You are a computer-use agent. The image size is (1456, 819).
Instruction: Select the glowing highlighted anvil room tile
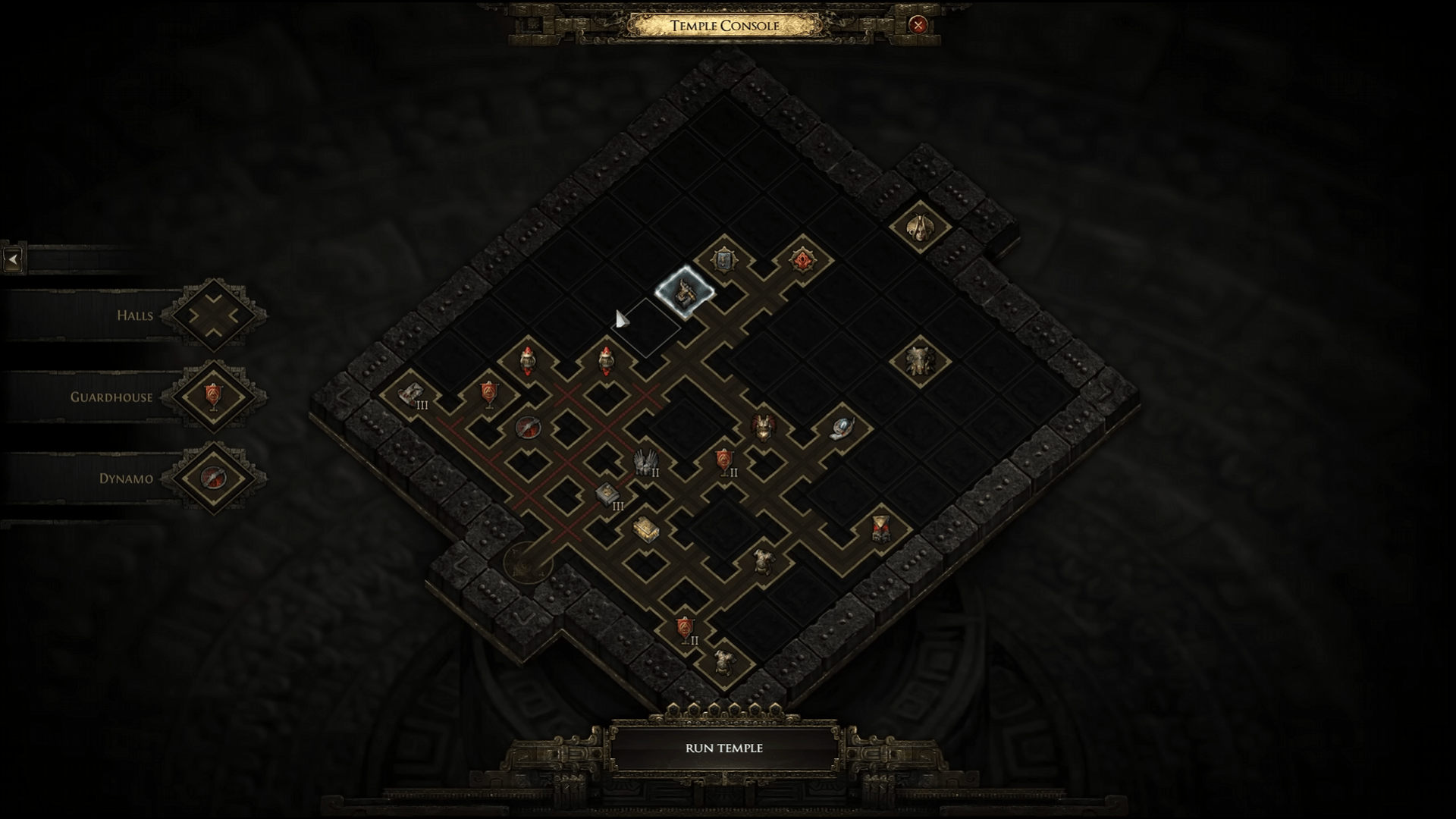[x=684, y=292]
